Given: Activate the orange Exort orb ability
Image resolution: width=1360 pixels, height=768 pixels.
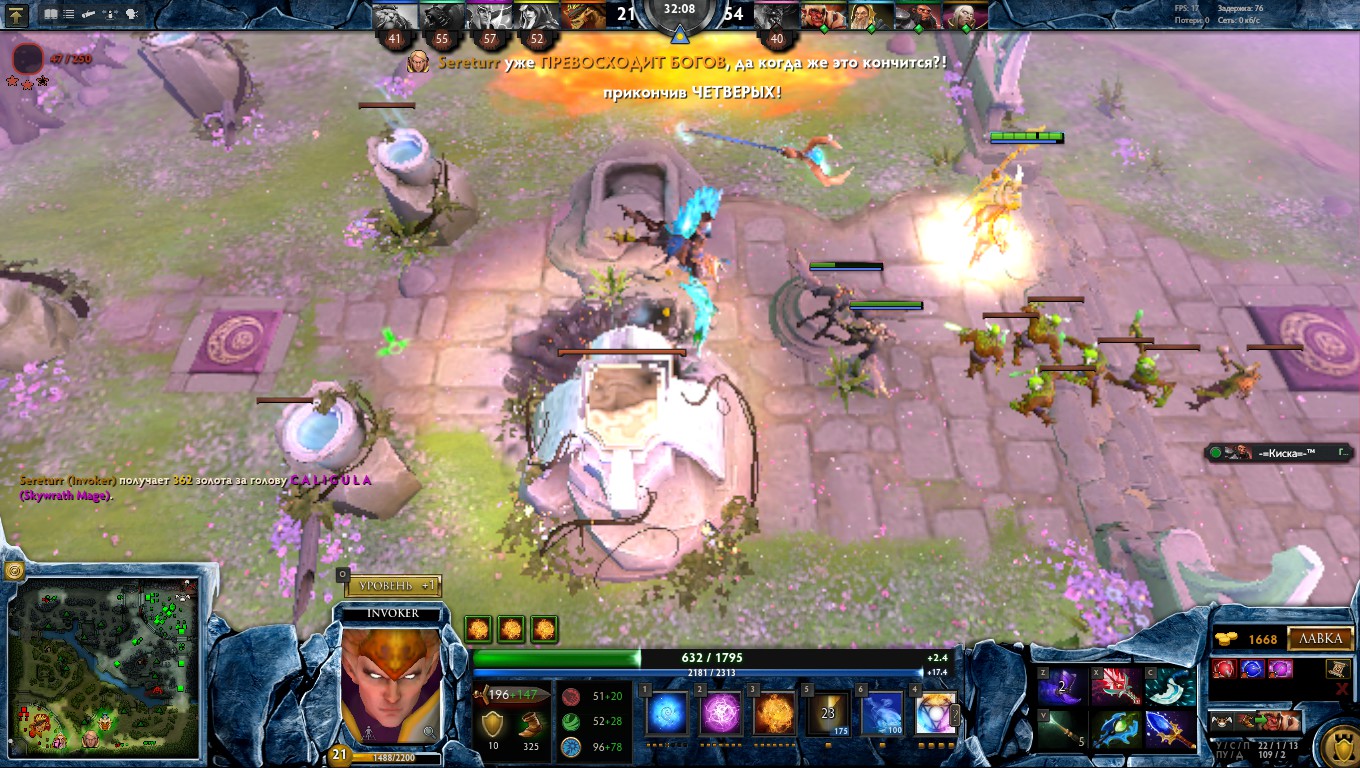Looking at the screenshot, I should pos(775,714).
